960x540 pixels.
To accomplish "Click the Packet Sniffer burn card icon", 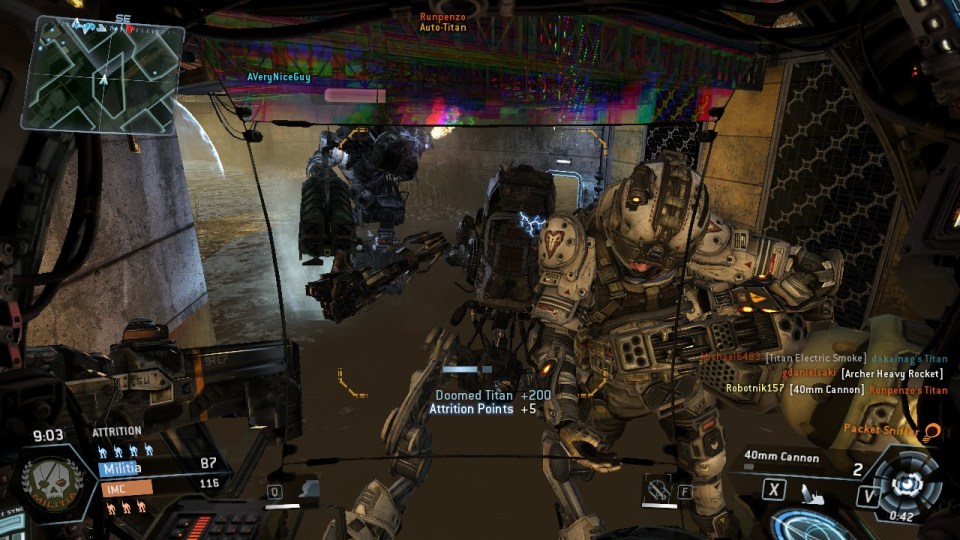I will [931, 432].
